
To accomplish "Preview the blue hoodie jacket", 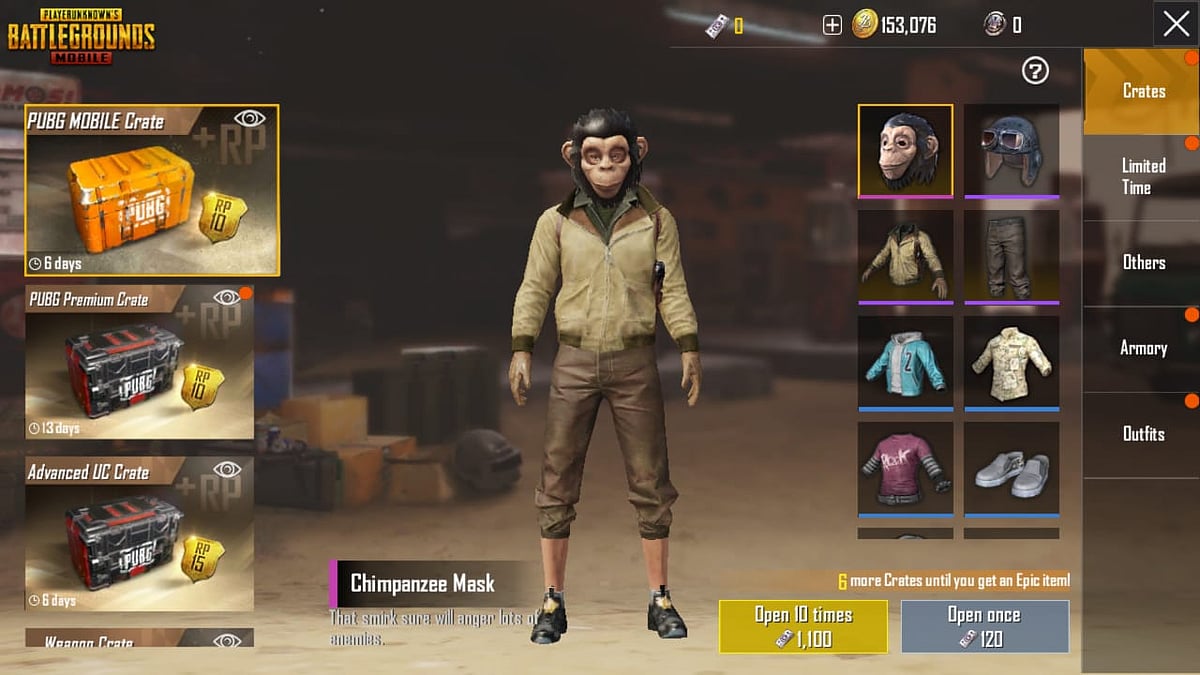I will [905, 362].
